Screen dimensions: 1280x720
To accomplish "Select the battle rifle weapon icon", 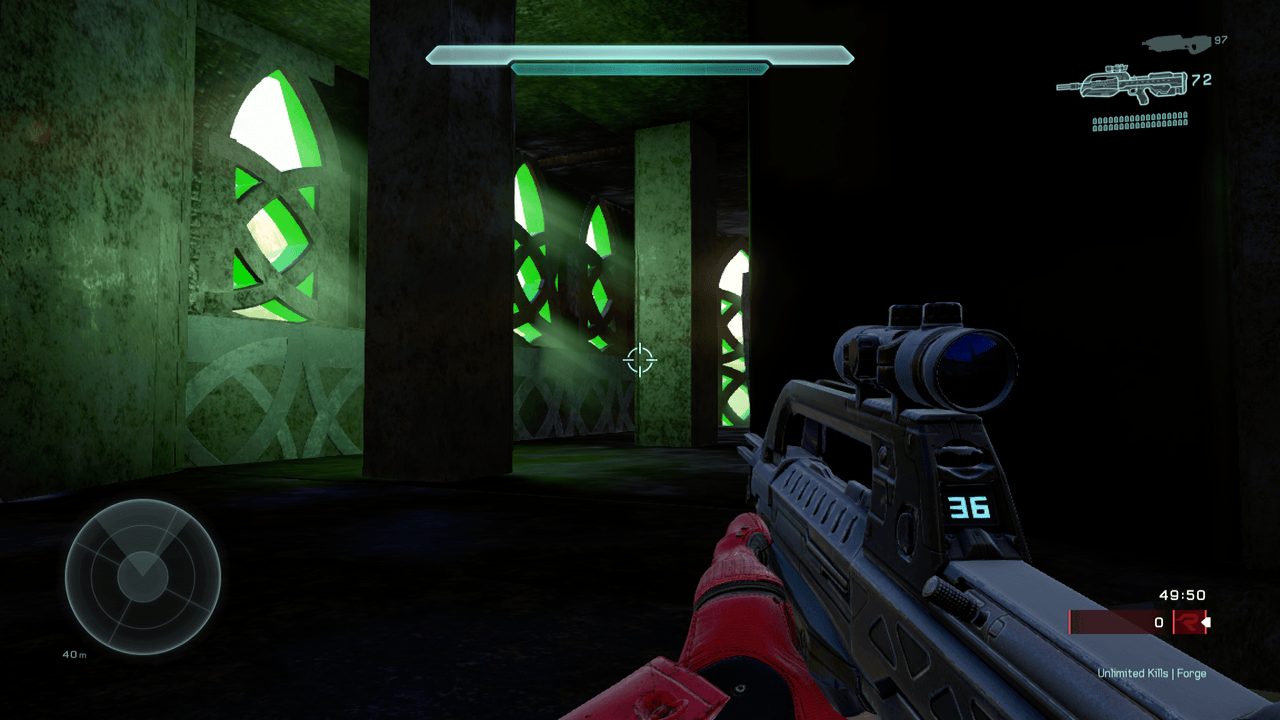I will (x=1121, y=84).
